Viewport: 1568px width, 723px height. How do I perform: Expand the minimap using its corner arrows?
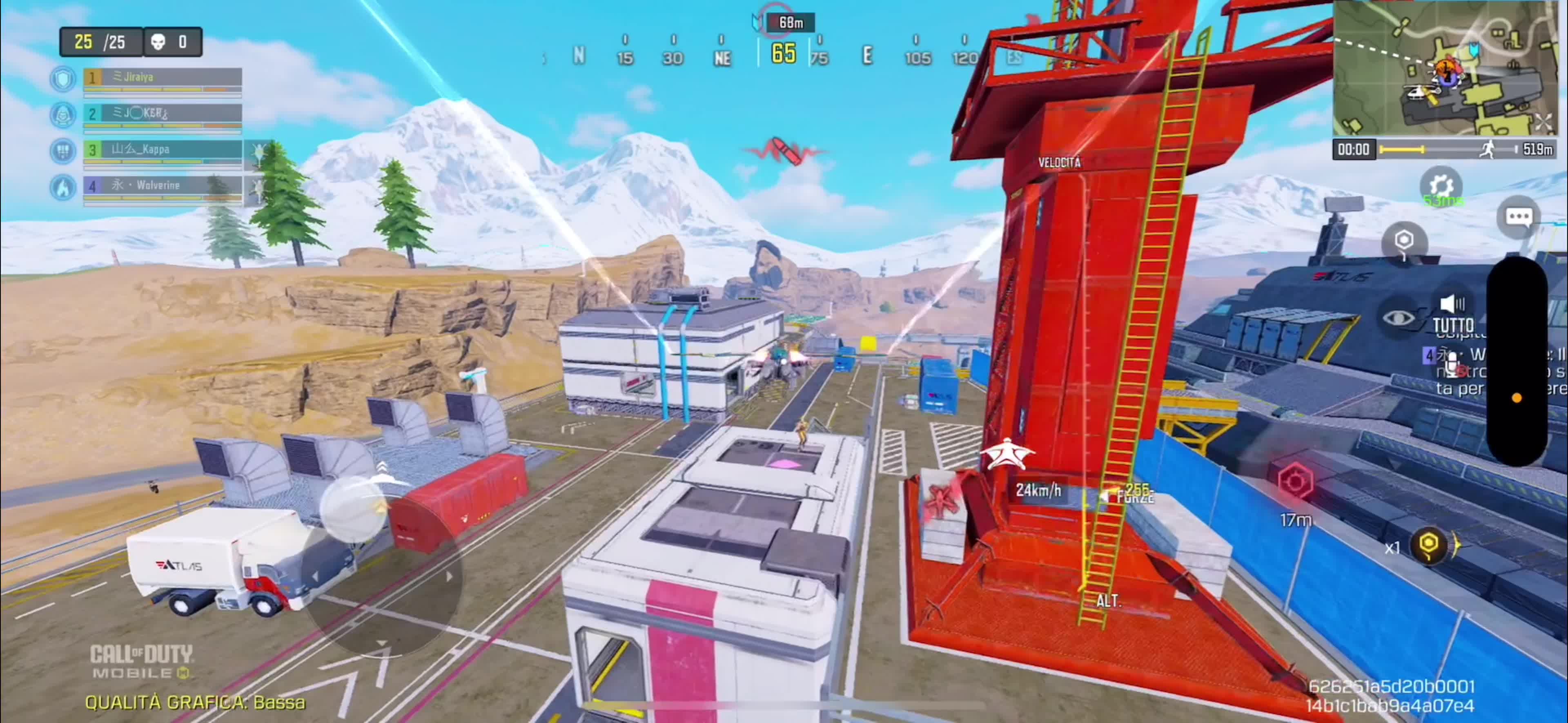(x=1543, y=122)
